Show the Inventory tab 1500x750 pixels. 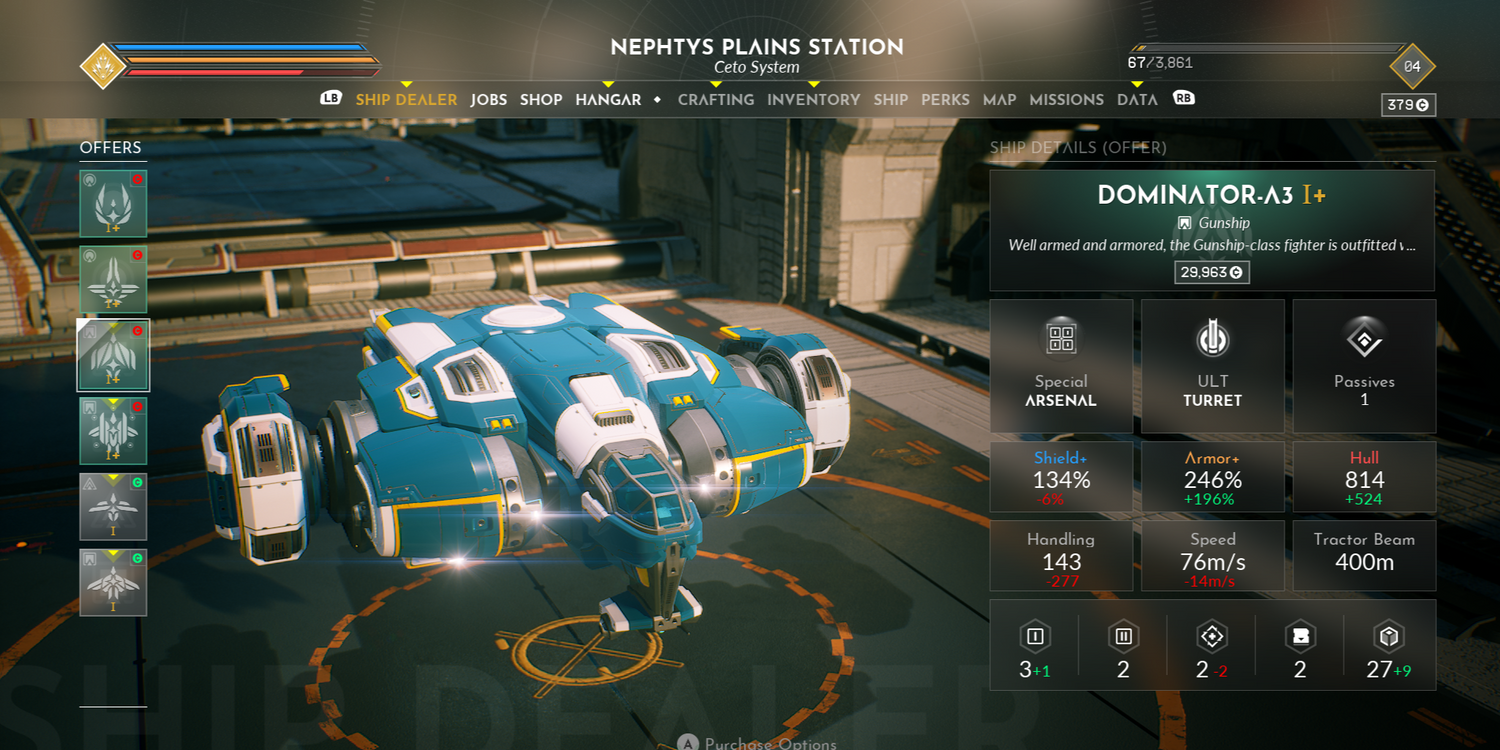813,100
